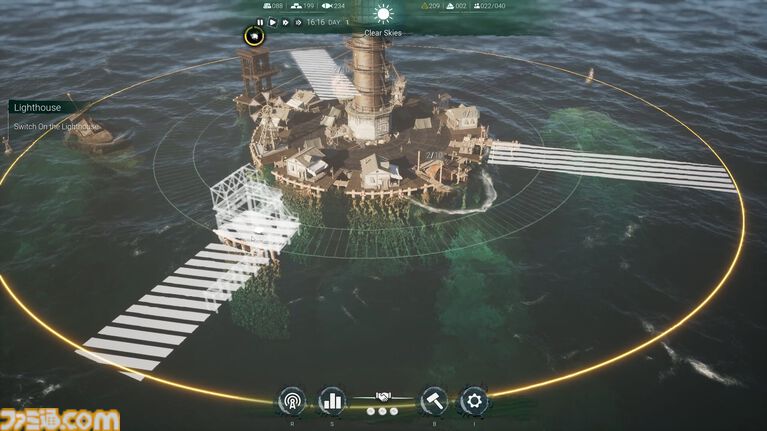The image size is (767, 431).
Task: Pause the game speed
Action: tap(260, 21)
